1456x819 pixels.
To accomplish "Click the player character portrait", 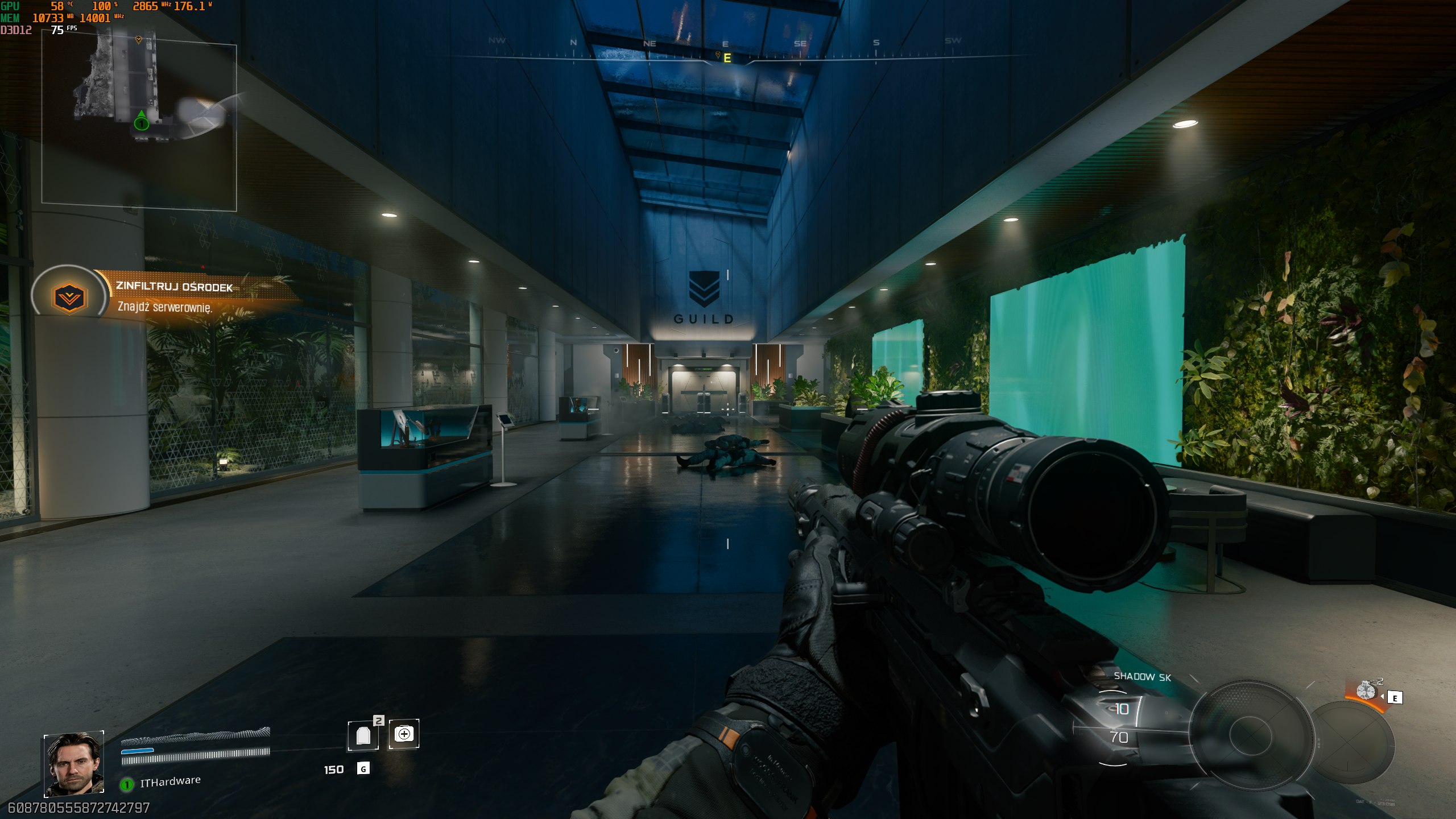I will [x=74, y=764].
